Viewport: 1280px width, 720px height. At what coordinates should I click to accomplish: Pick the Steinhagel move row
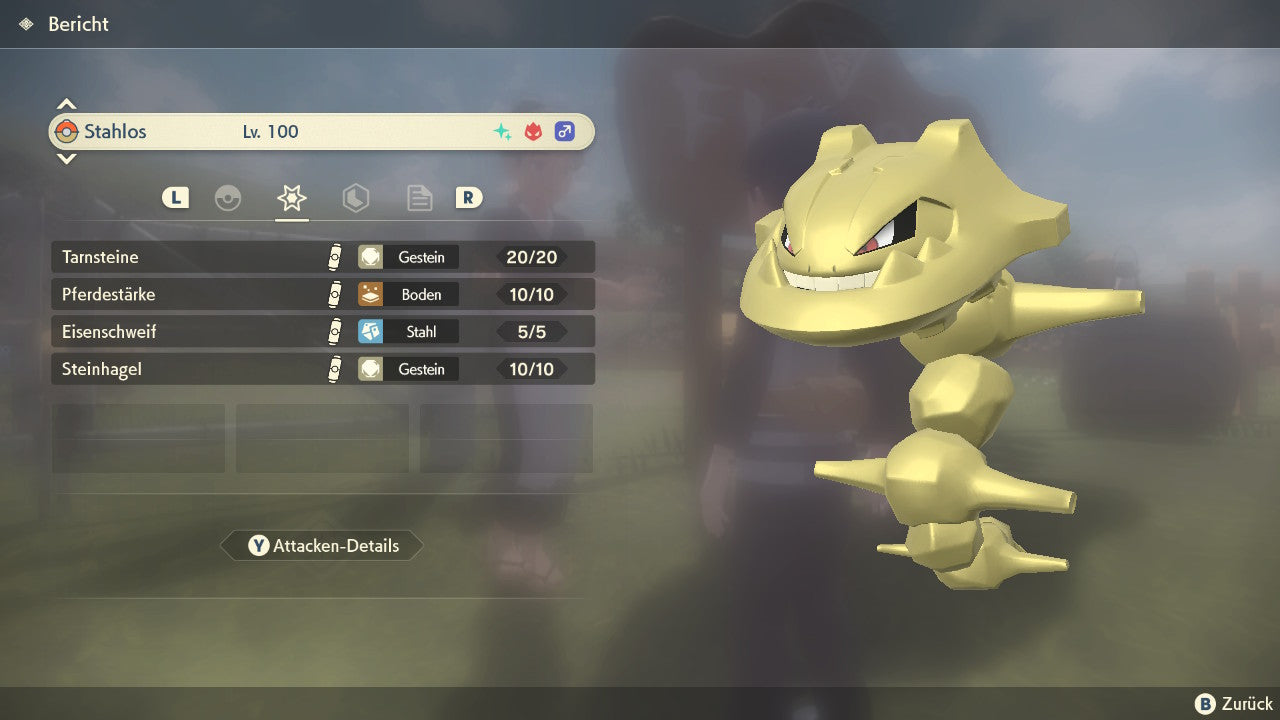click(x=322, y=369)
